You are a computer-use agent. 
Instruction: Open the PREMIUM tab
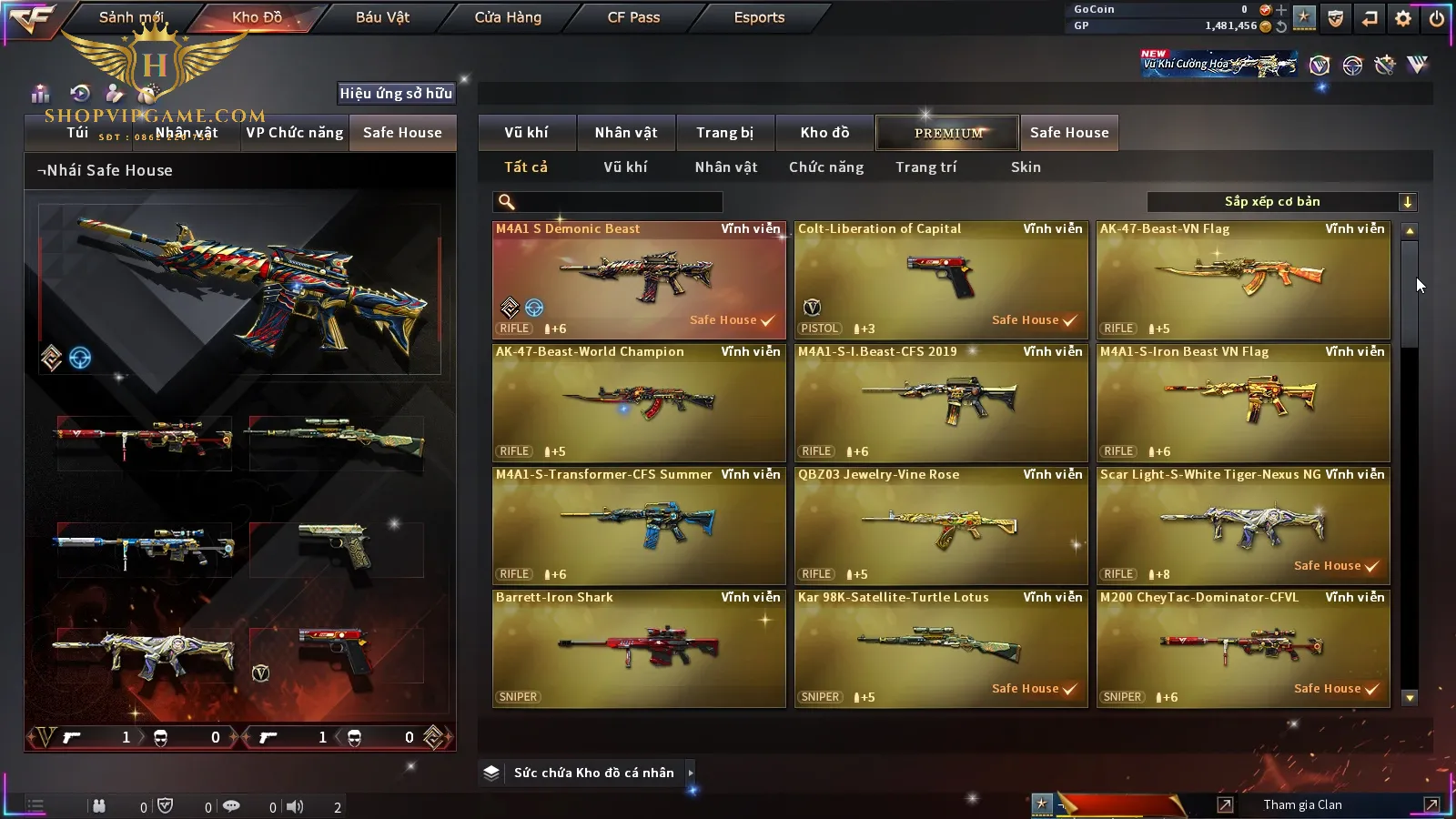click(948, 133)
